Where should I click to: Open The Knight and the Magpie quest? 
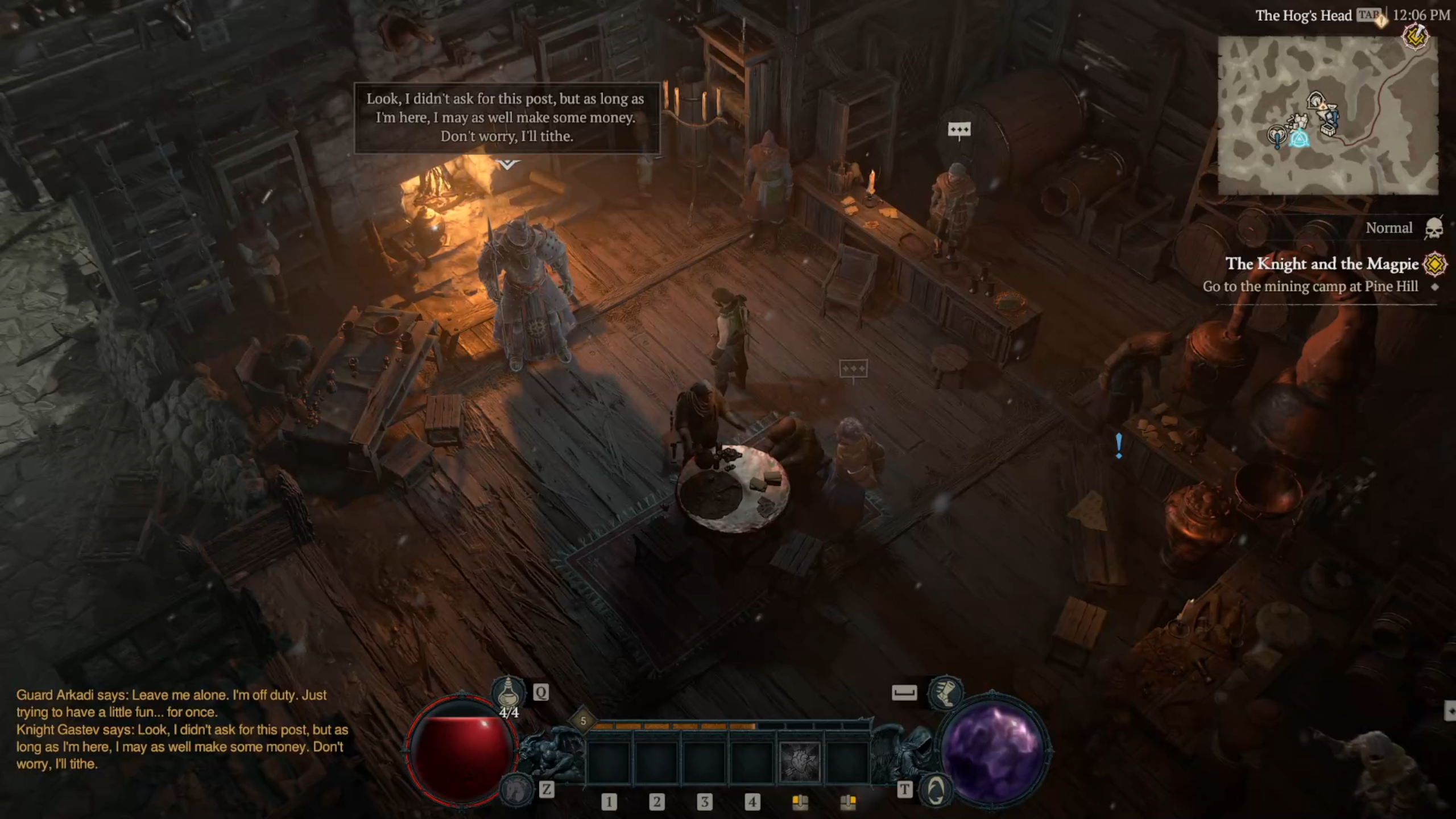pyautogui.click(x=1321, y=264)
